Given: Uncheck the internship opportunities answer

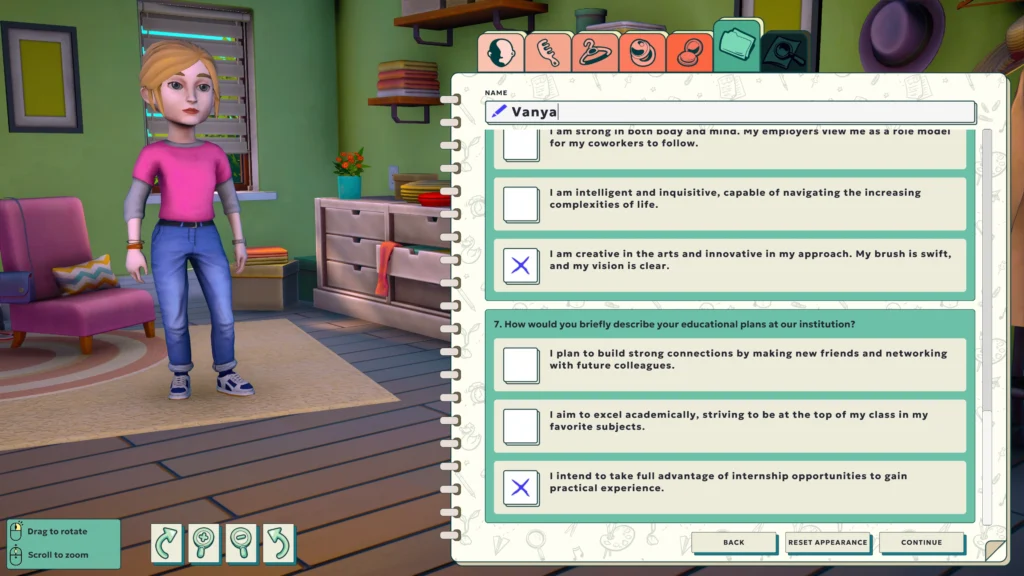Looking at the screenshot, I should [521, 488].
